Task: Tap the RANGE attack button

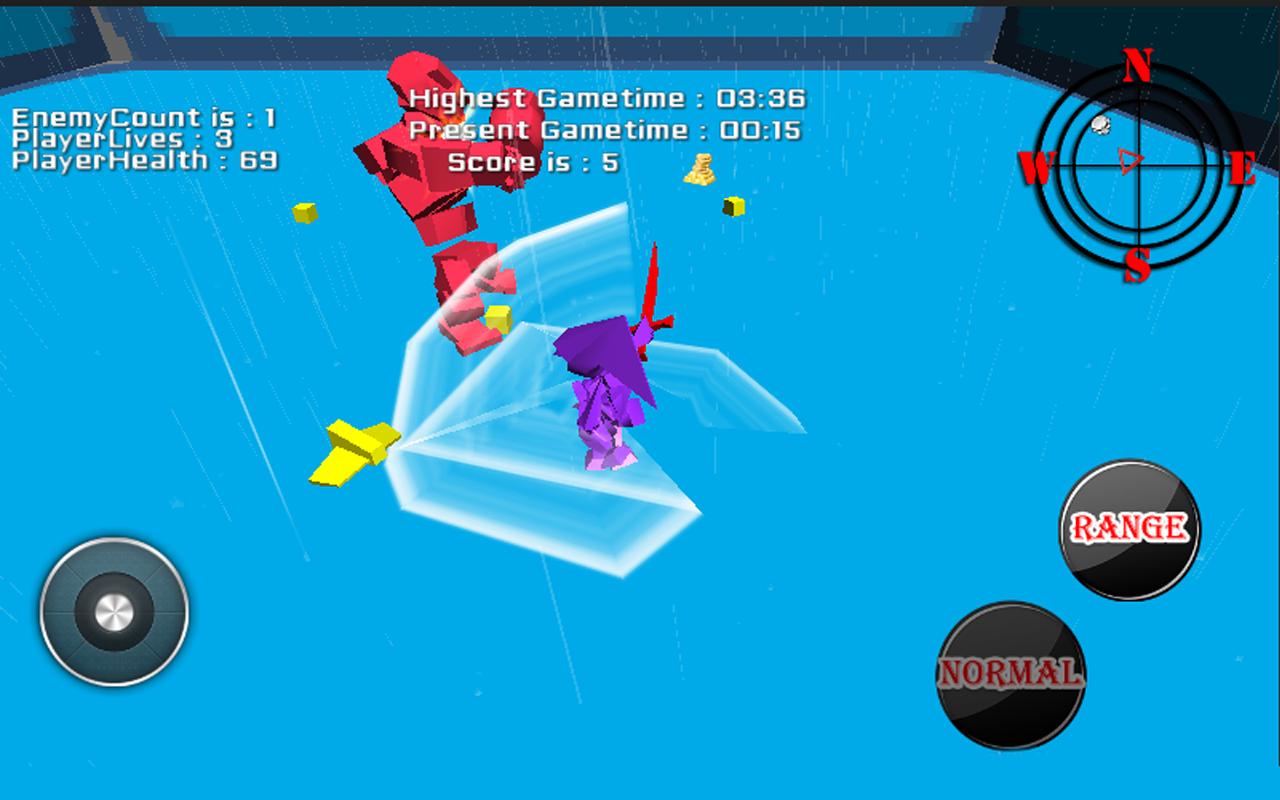Action: pos(1129,529)
